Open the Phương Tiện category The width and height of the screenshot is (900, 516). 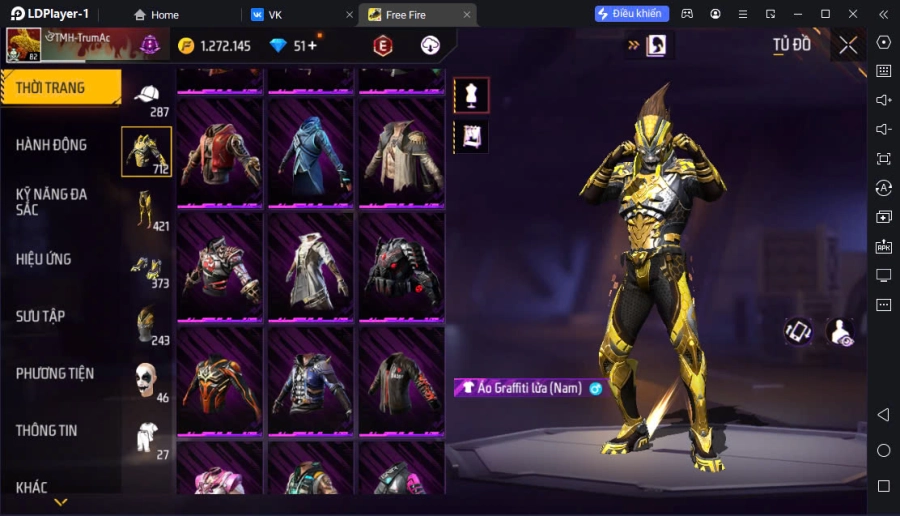tap(55, 373)
